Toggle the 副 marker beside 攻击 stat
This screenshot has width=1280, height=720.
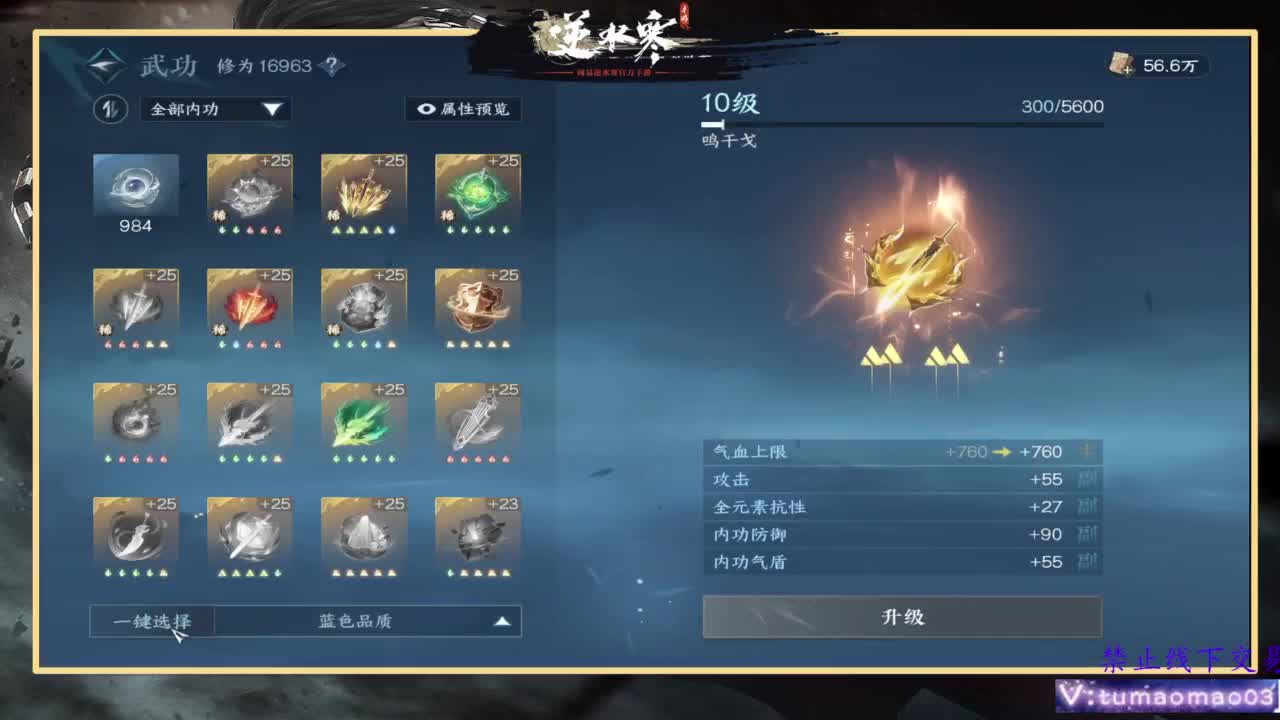(1092, 480)
